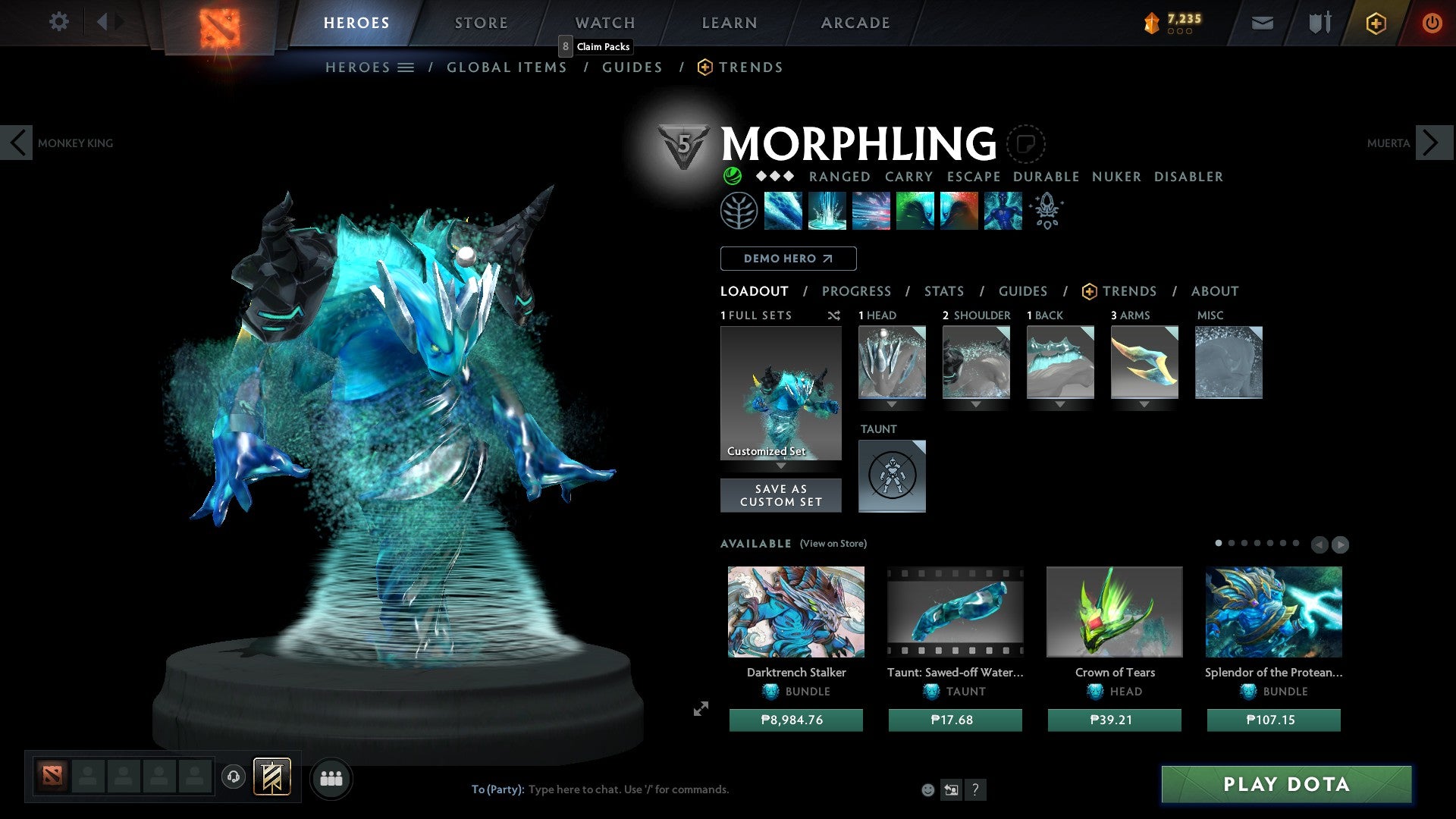This screenshot has width=1456, height=819.
Task: View the Aghanim's Scepter upgrade icon
Action: [x=1046, y=212]
